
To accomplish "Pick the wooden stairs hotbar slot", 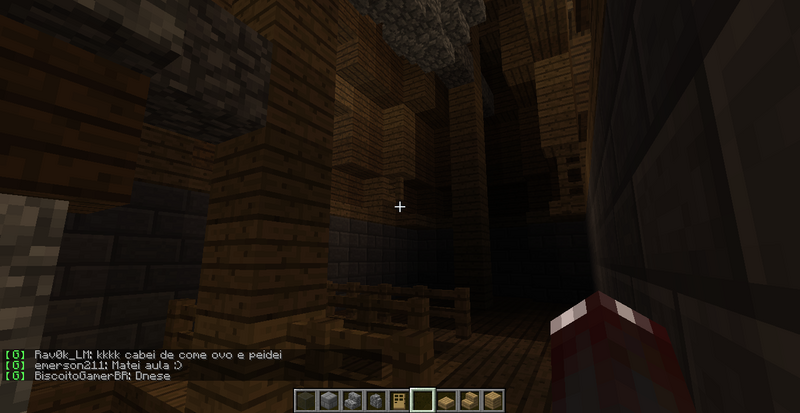I will [470, 401].
